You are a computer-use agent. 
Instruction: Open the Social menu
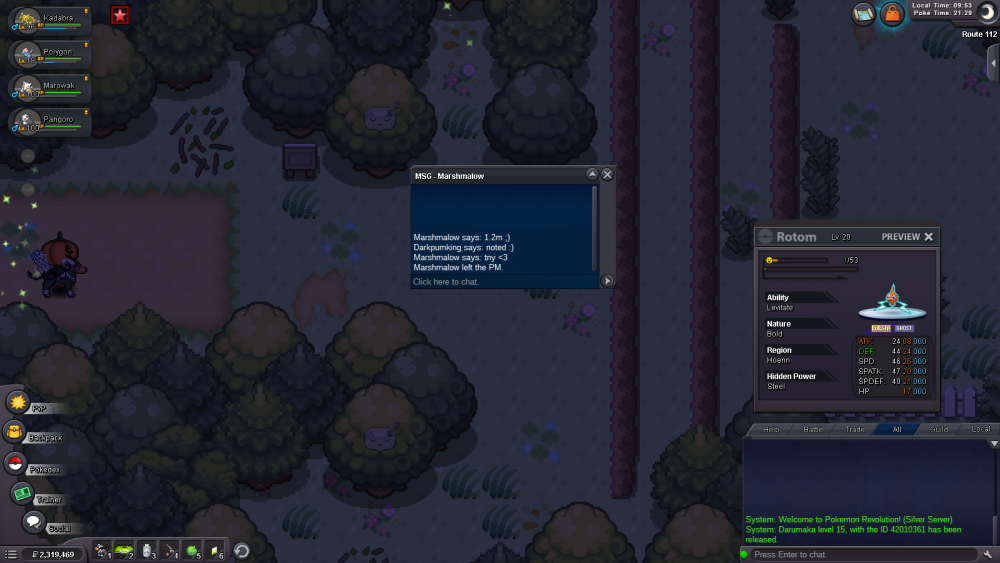[34, 522]
